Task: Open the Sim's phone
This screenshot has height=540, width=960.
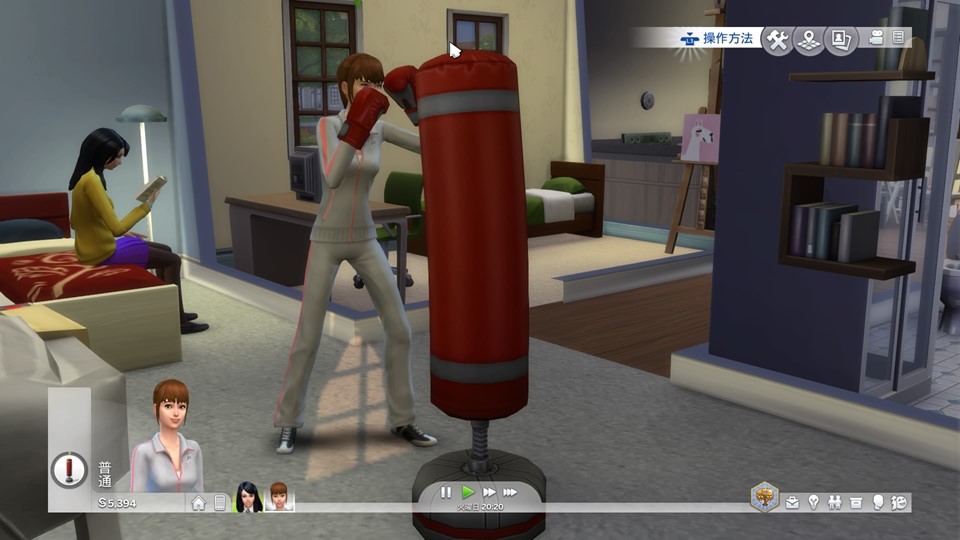Action: [220, 502]
